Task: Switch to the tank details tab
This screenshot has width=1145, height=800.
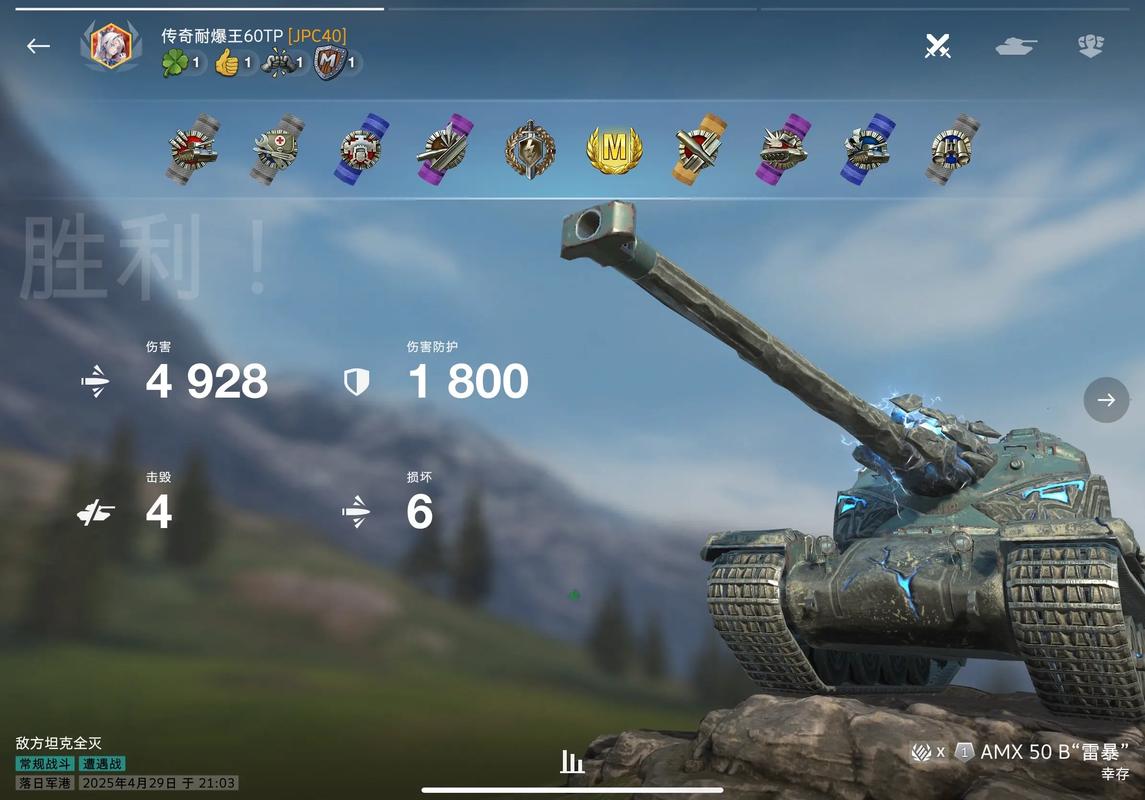Action: (x=1015, y=46)
